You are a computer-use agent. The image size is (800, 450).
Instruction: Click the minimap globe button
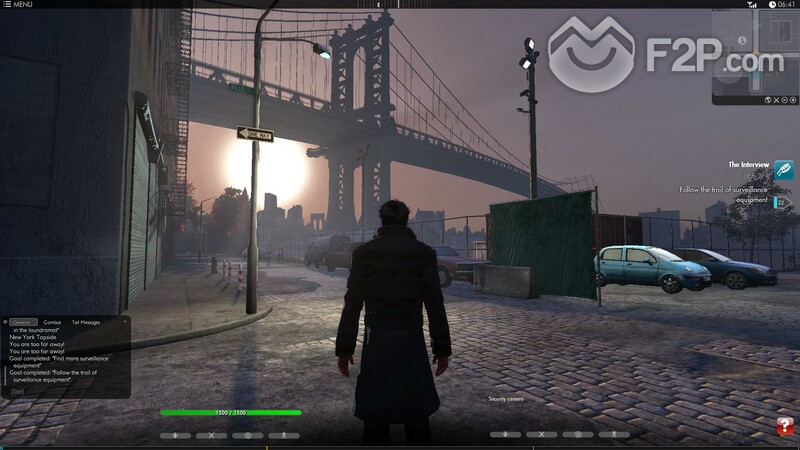(x=768, y=100)
